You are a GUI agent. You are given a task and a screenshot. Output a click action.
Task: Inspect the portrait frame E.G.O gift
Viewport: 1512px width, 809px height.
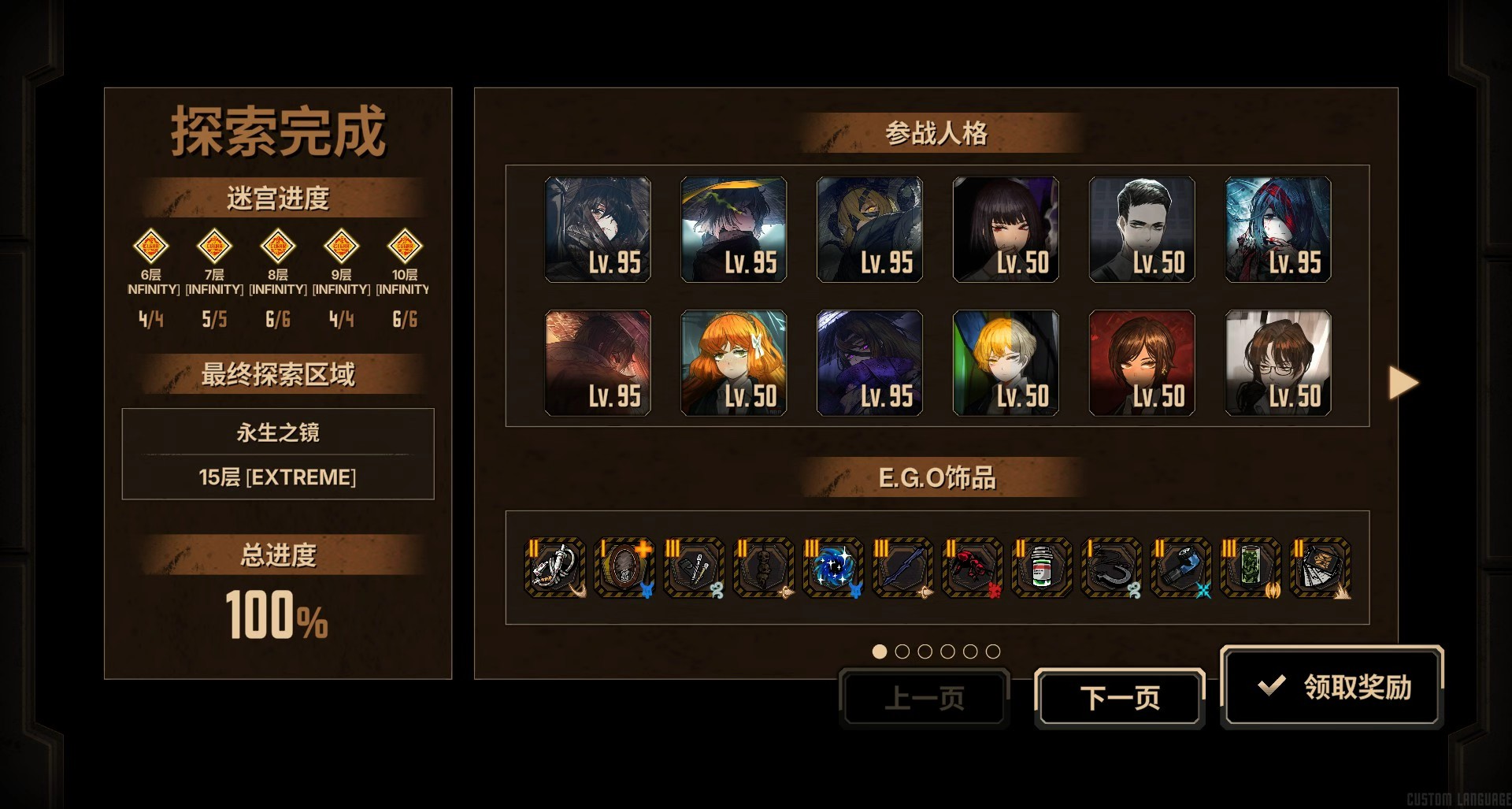624,567
